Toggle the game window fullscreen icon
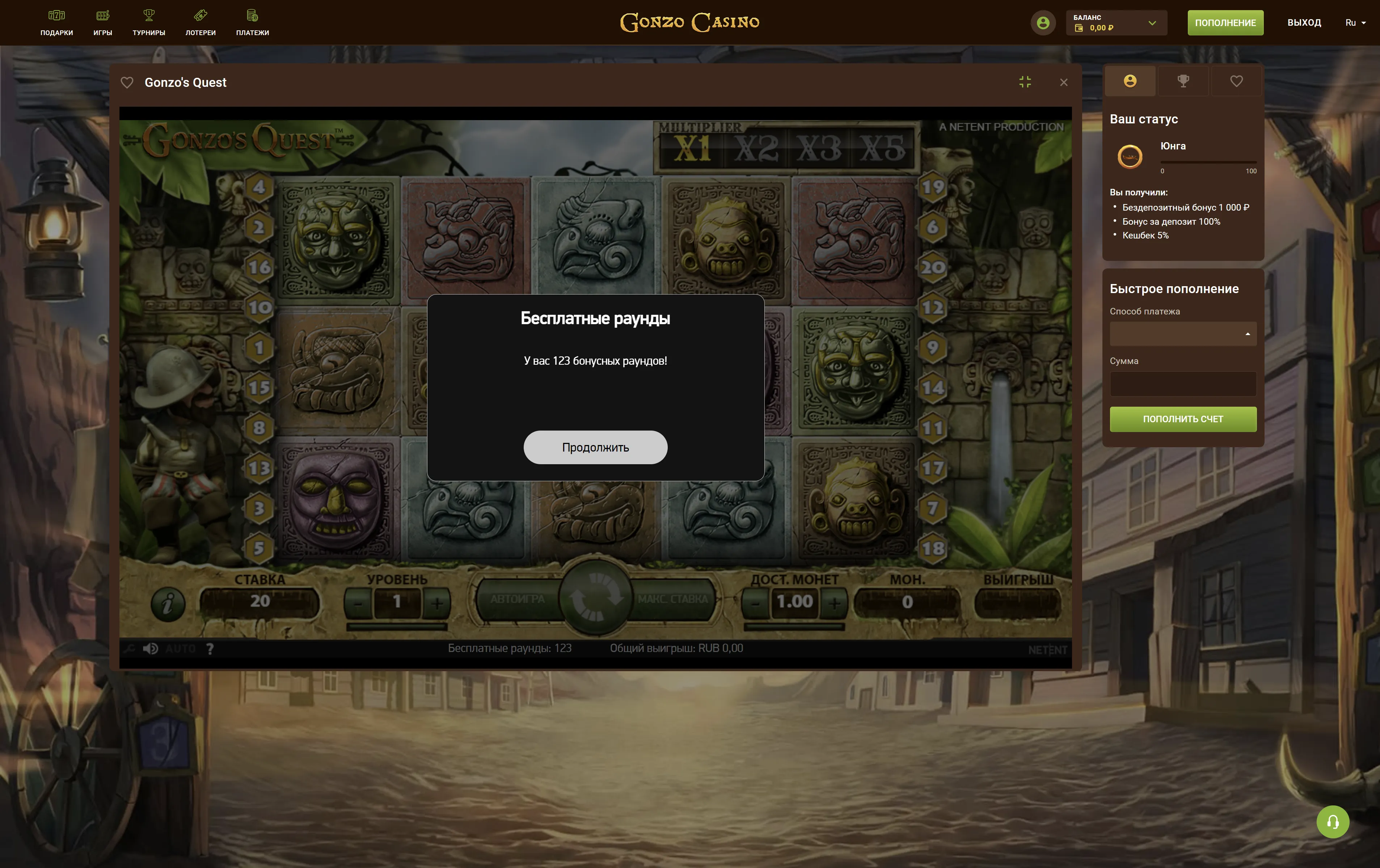 [x=1025, y=82]
